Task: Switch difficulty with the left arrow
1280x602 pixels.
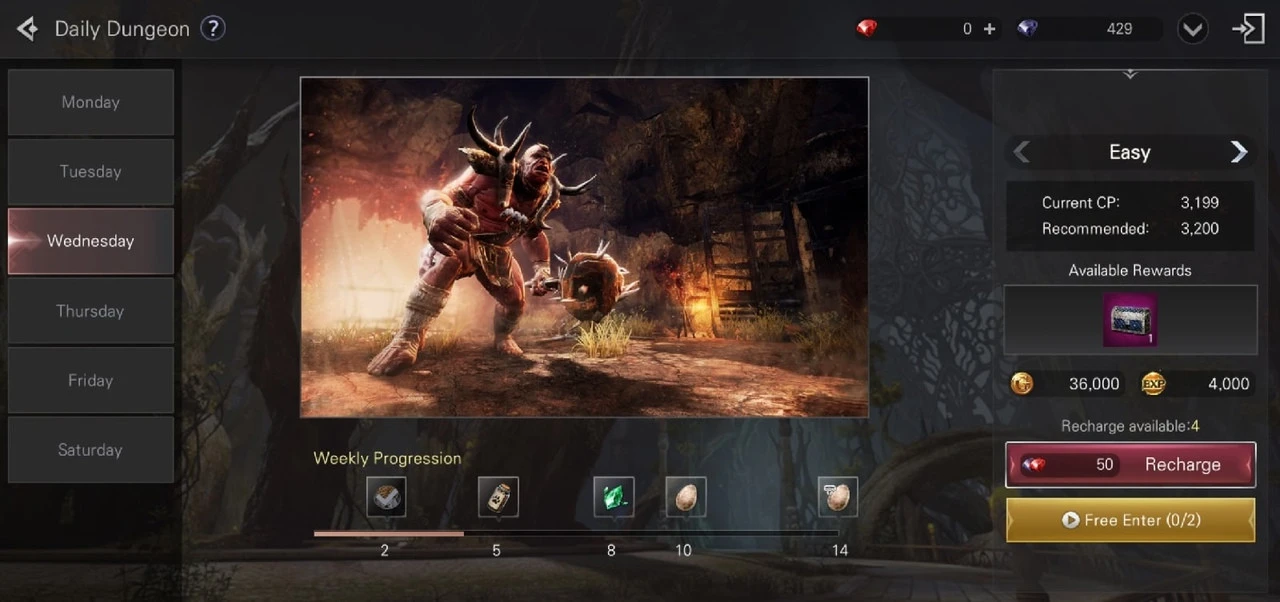Action: (x=1021, y=152)
